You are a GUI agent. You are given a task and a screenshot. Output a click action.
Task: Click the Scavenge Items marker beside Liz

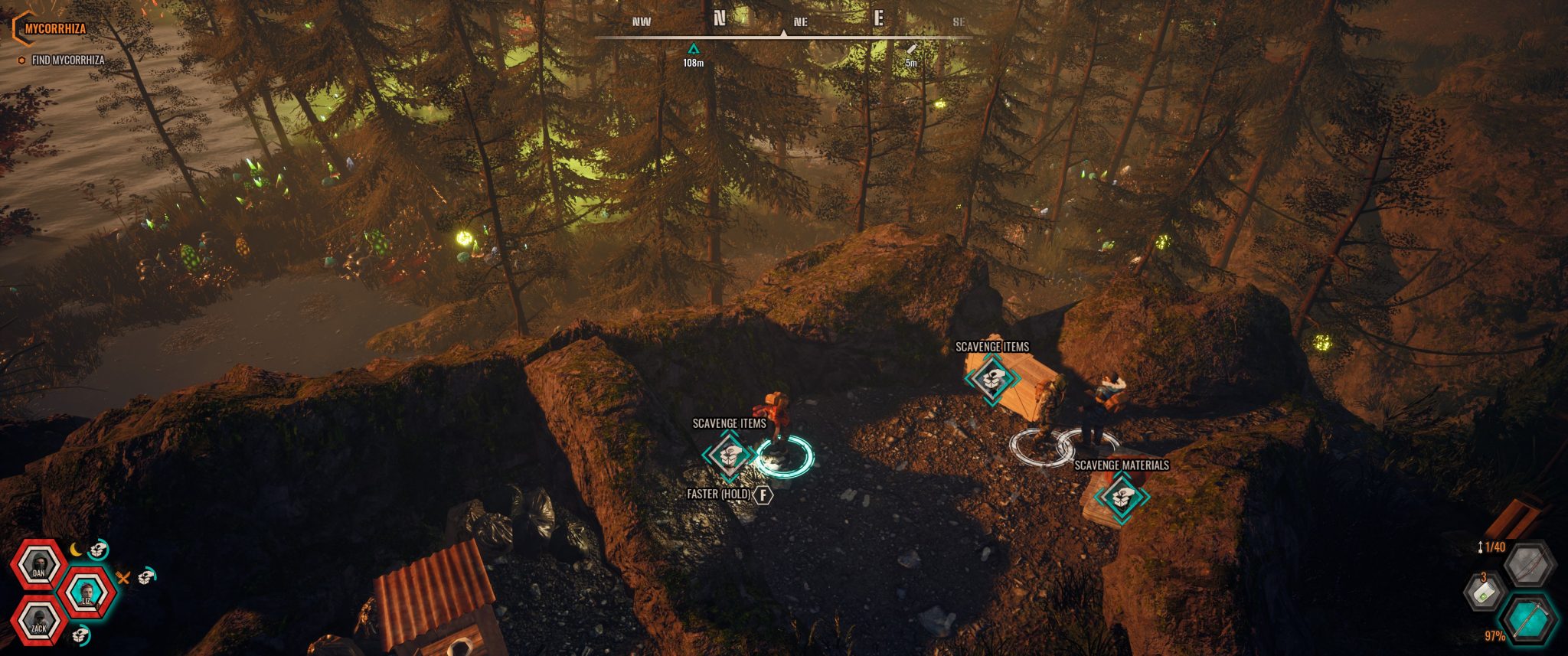click(x=729, y=455)
